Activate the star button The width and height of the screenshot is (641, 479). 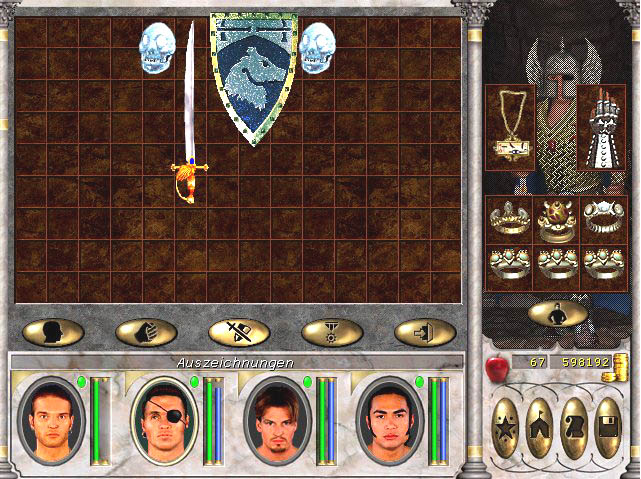(506, 427)
